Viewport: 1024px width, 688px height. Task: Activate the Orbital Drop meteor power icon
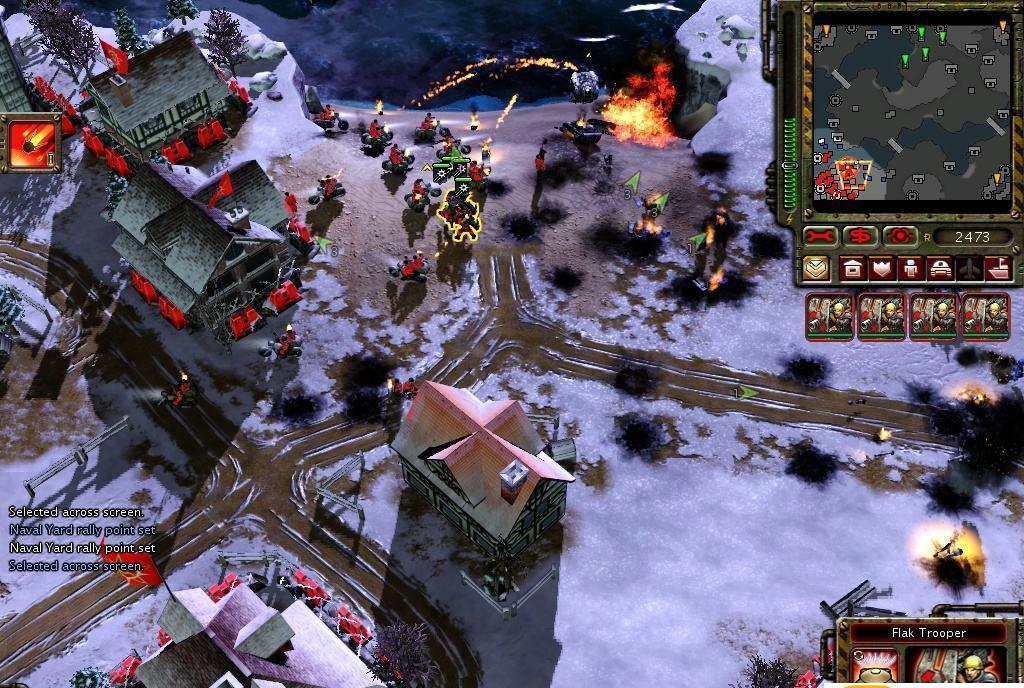click(x=31, y=145)
